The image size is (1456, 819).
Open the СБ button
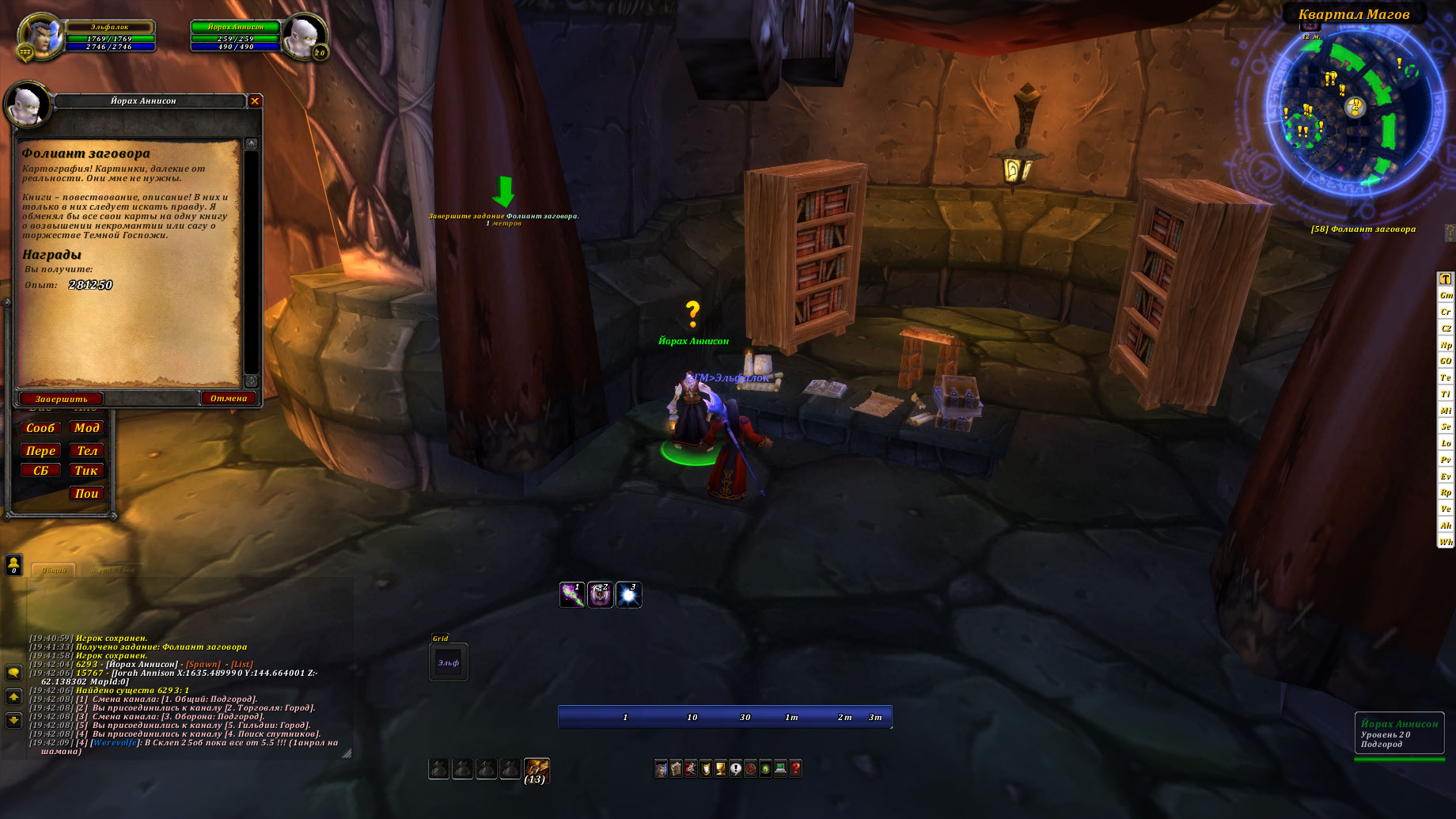point(40,471)
